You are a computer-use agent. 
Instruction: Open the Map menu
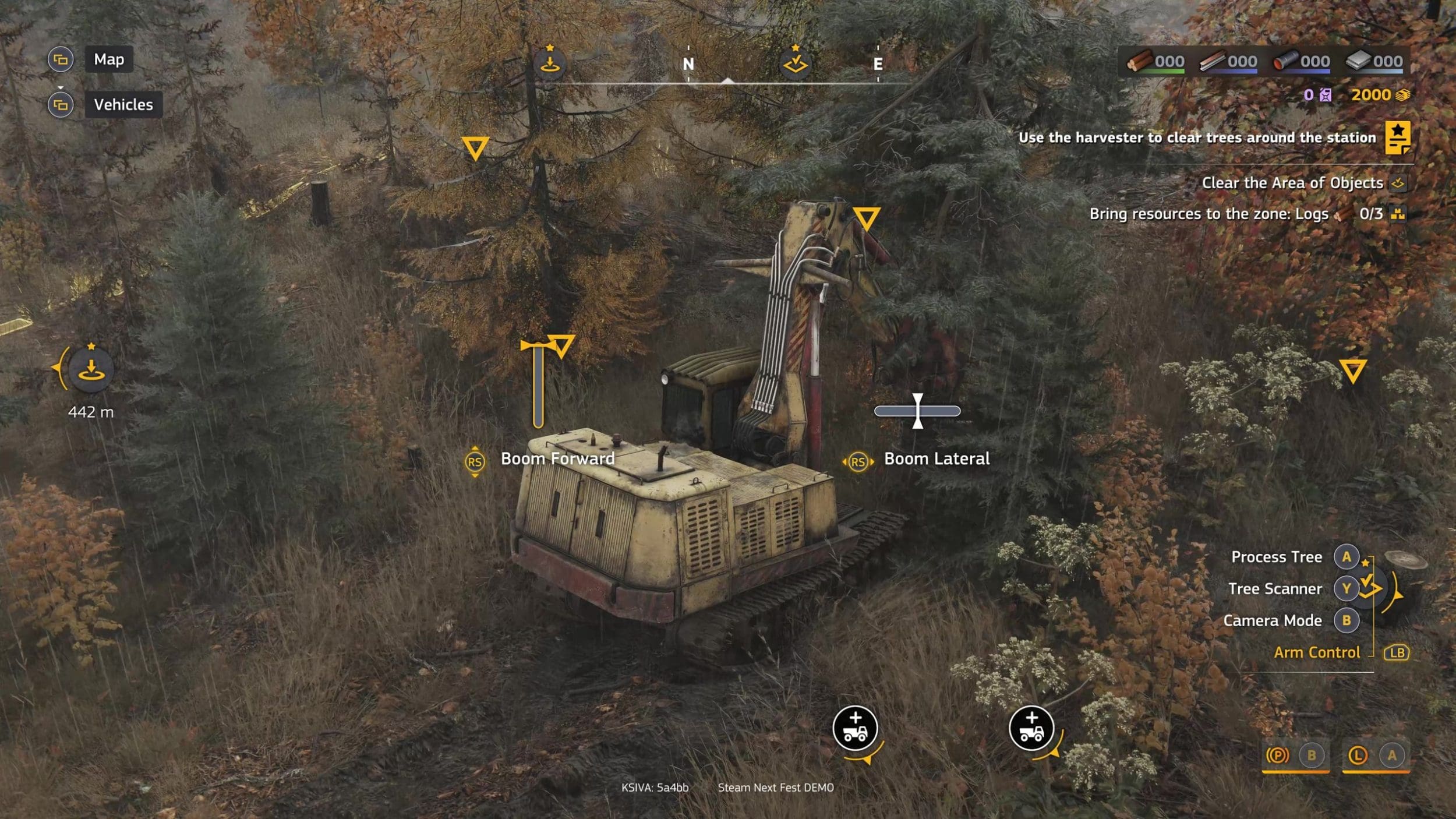109,59
